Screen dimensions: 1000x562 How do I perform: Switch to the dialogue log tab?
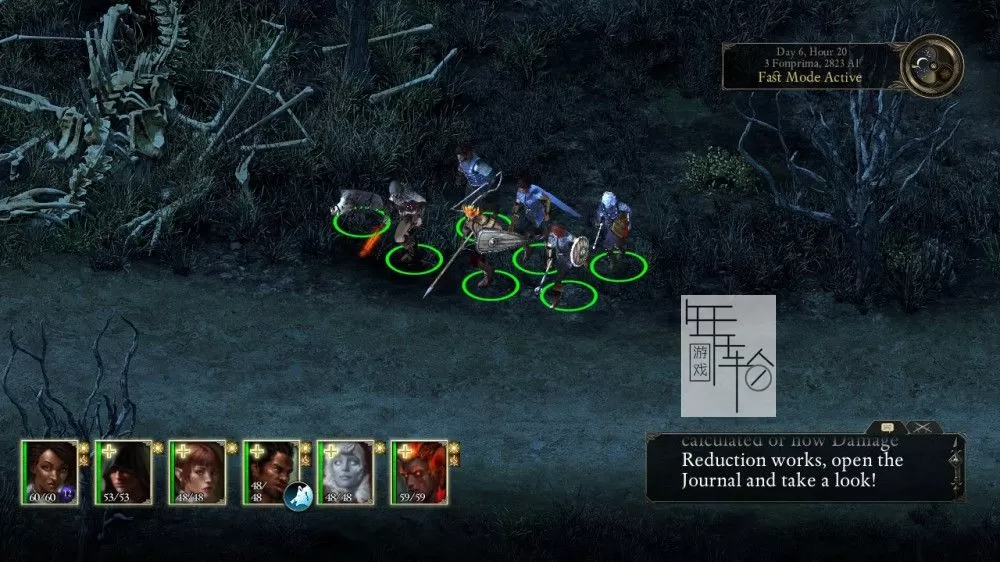tap(887, 427)
